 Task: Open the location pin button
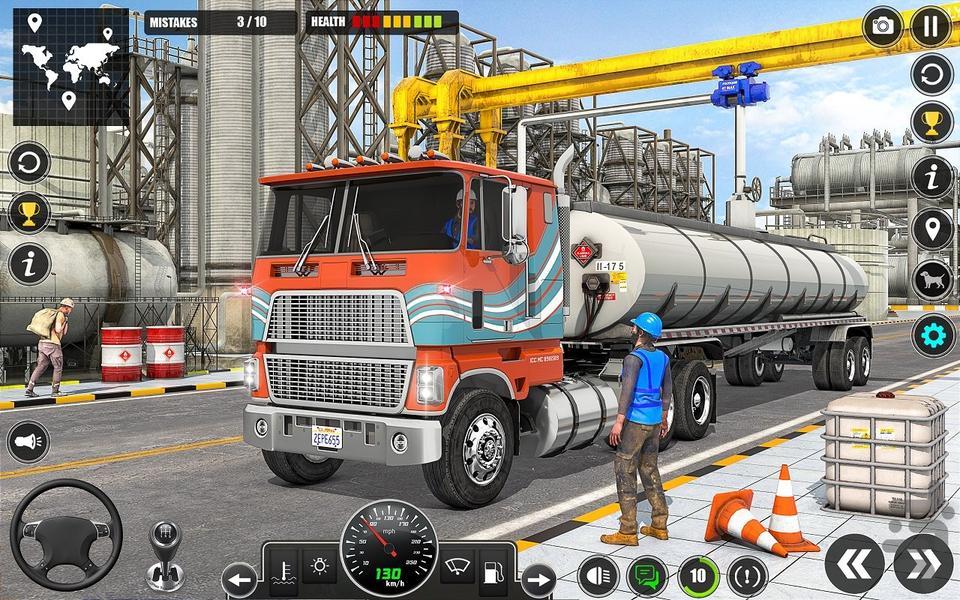tap(932, 230)
